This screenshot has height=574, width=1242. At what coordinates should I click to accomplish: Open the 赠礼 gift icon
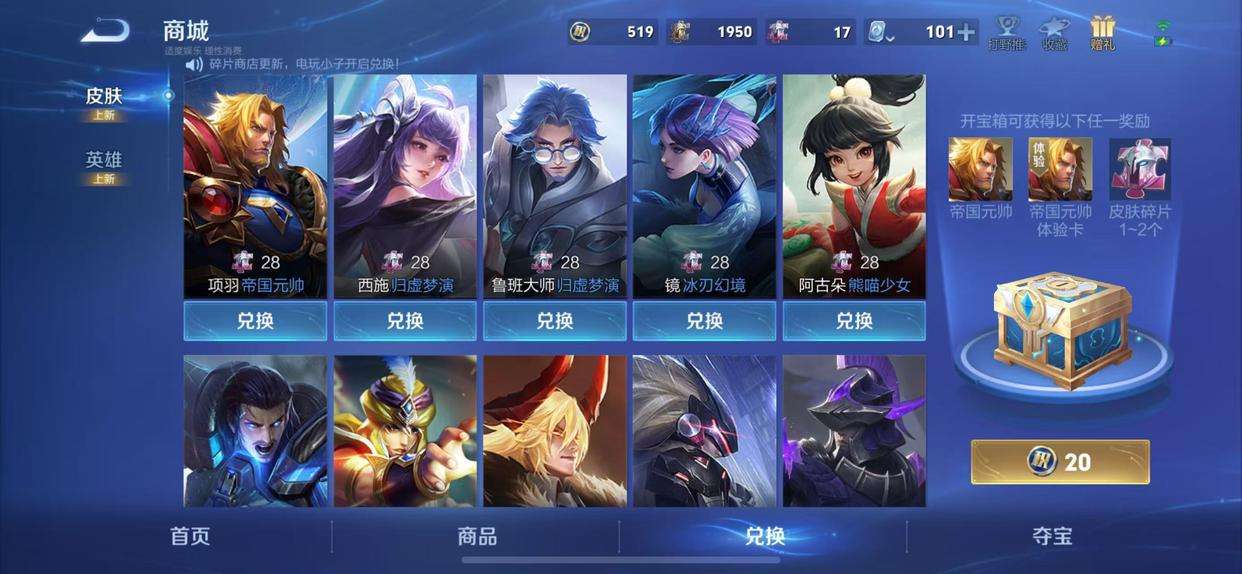(x=1103, y=32)
